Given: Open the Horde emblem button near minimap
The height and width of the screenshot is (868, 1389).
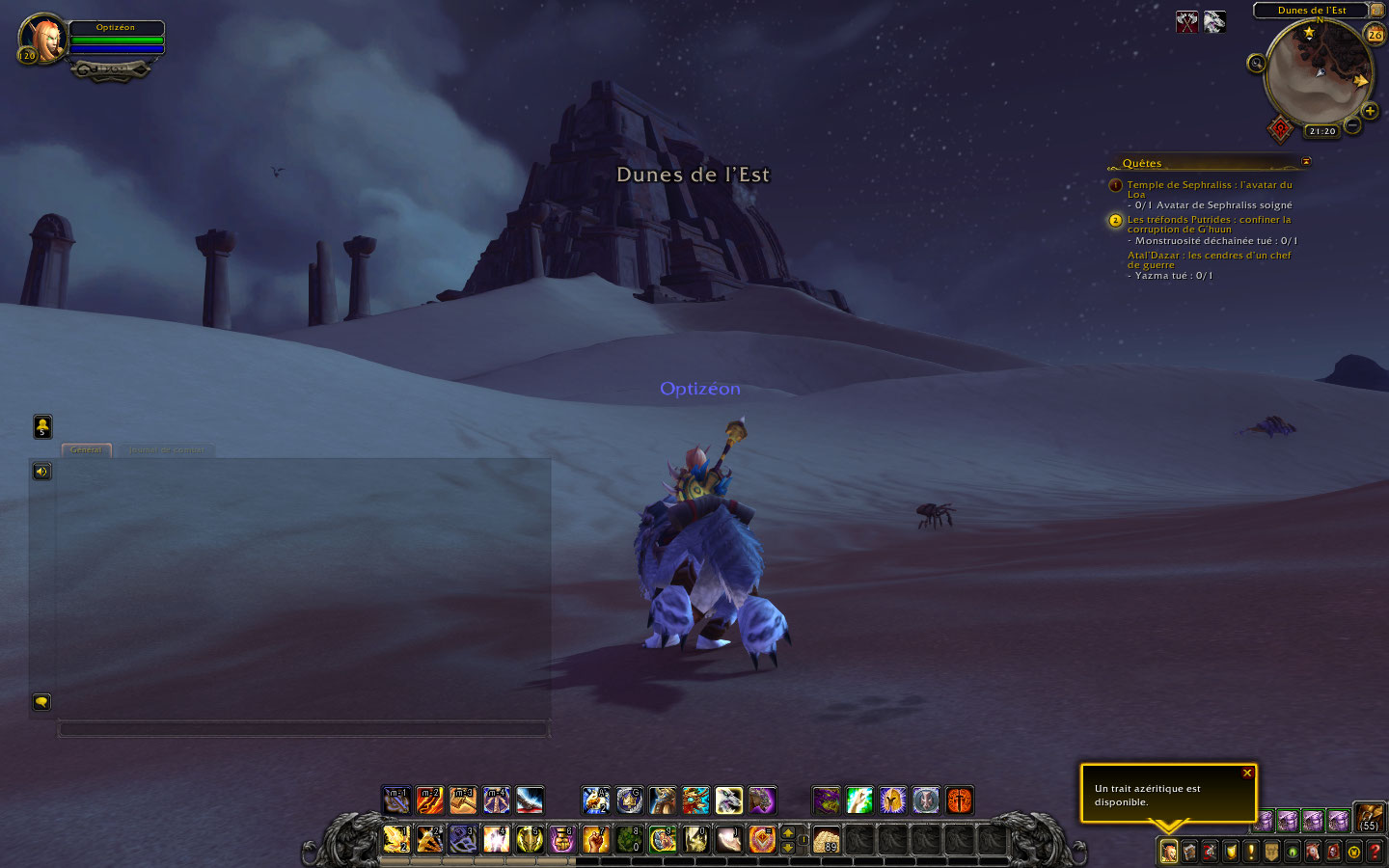Looking at the screenshot, I should (1280, 128).
